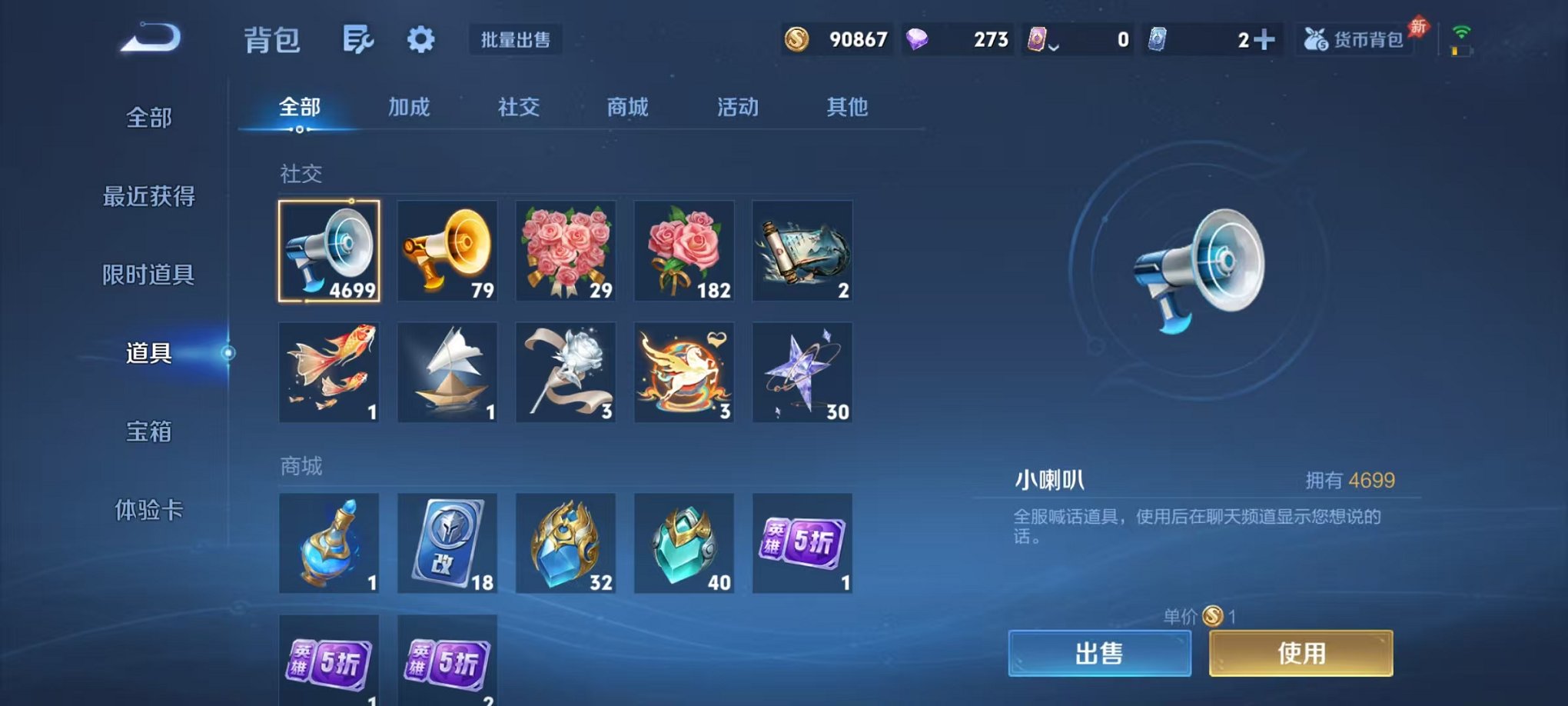Click the 英雄5折 hero discount coupon icon
The height and width of the screenshot is (706, 1568).
click(802, 543)
